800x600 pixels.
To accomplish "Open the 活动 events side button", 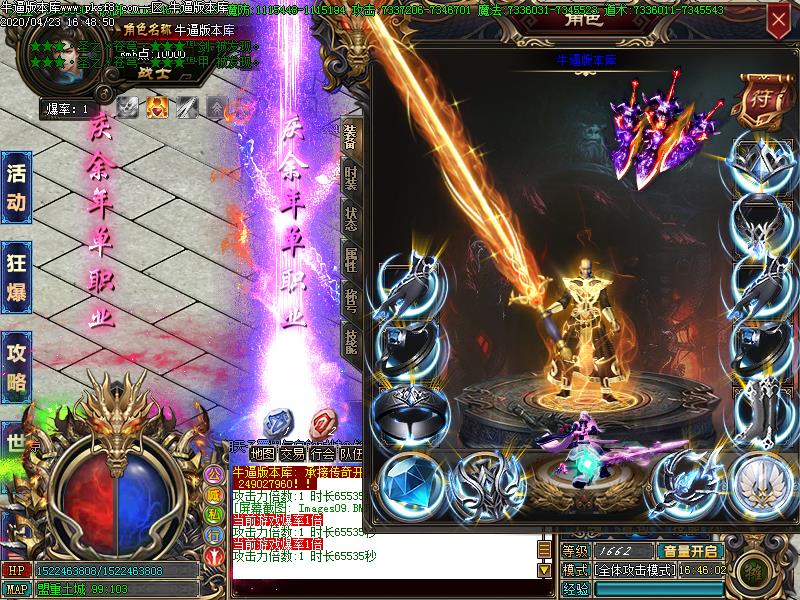I will [16, 187].
